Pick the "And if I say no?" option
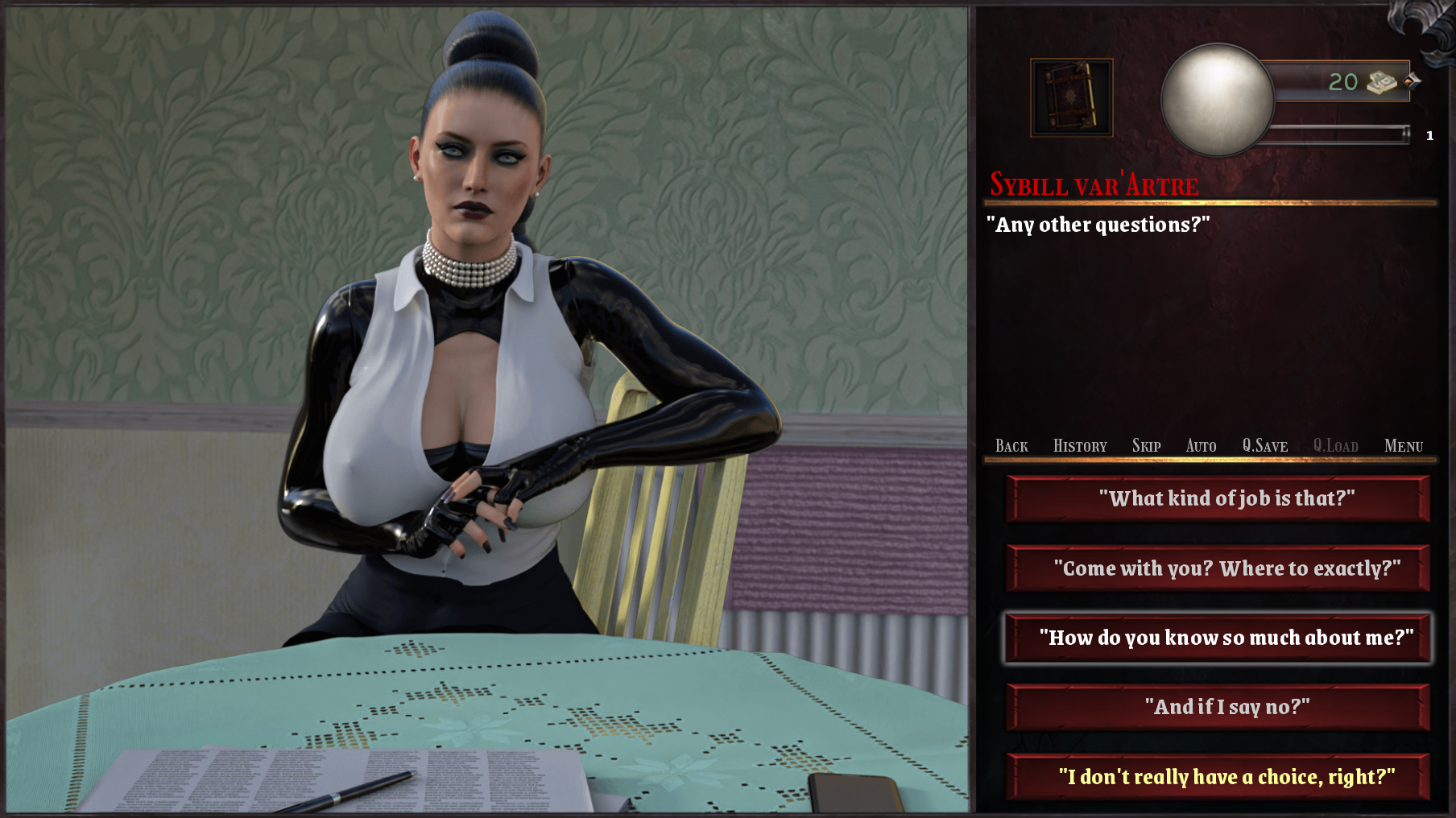 (1218, 707)
